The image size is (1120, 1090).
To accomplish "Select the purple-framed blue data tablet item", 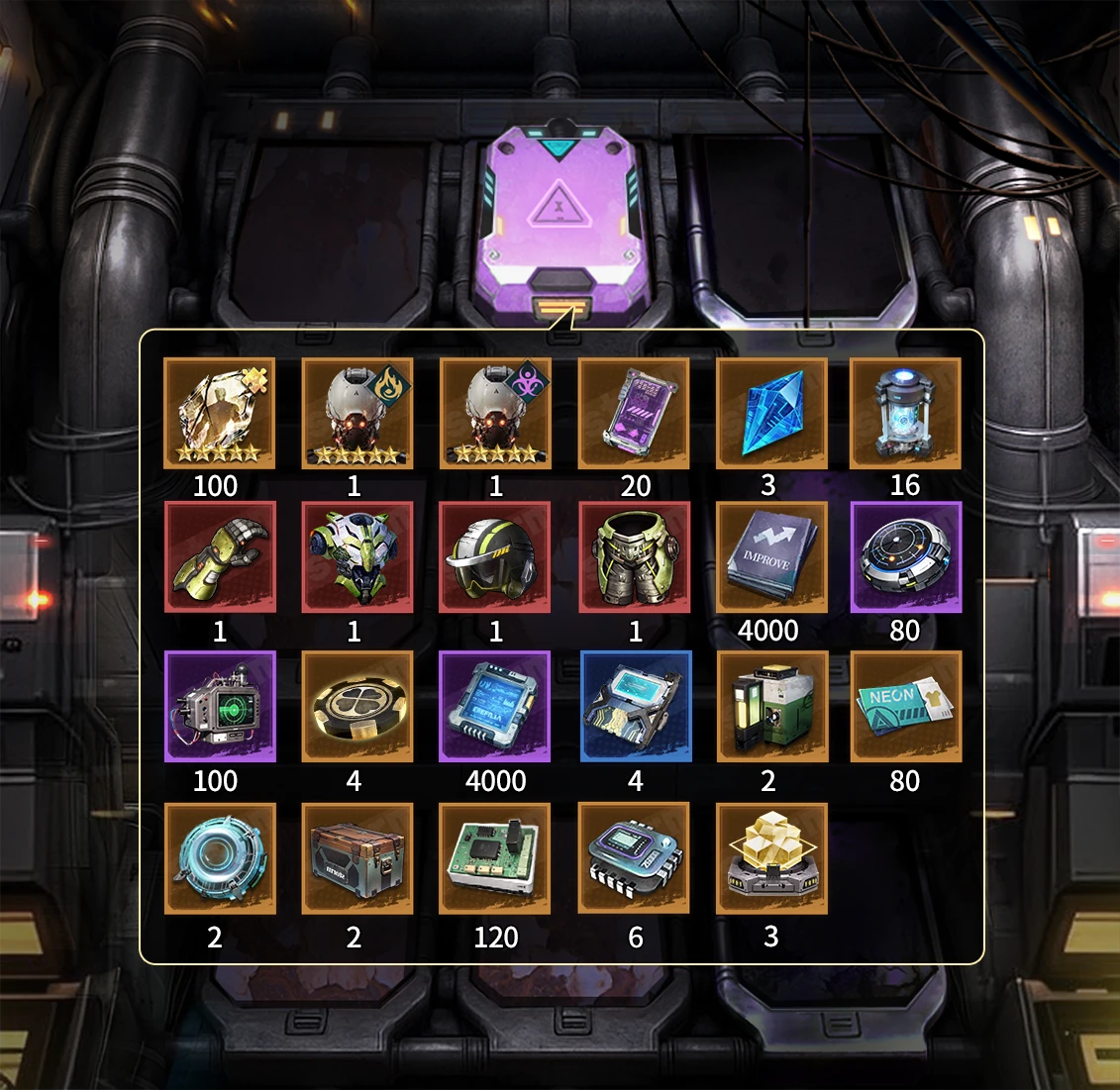I will point(495,707).
